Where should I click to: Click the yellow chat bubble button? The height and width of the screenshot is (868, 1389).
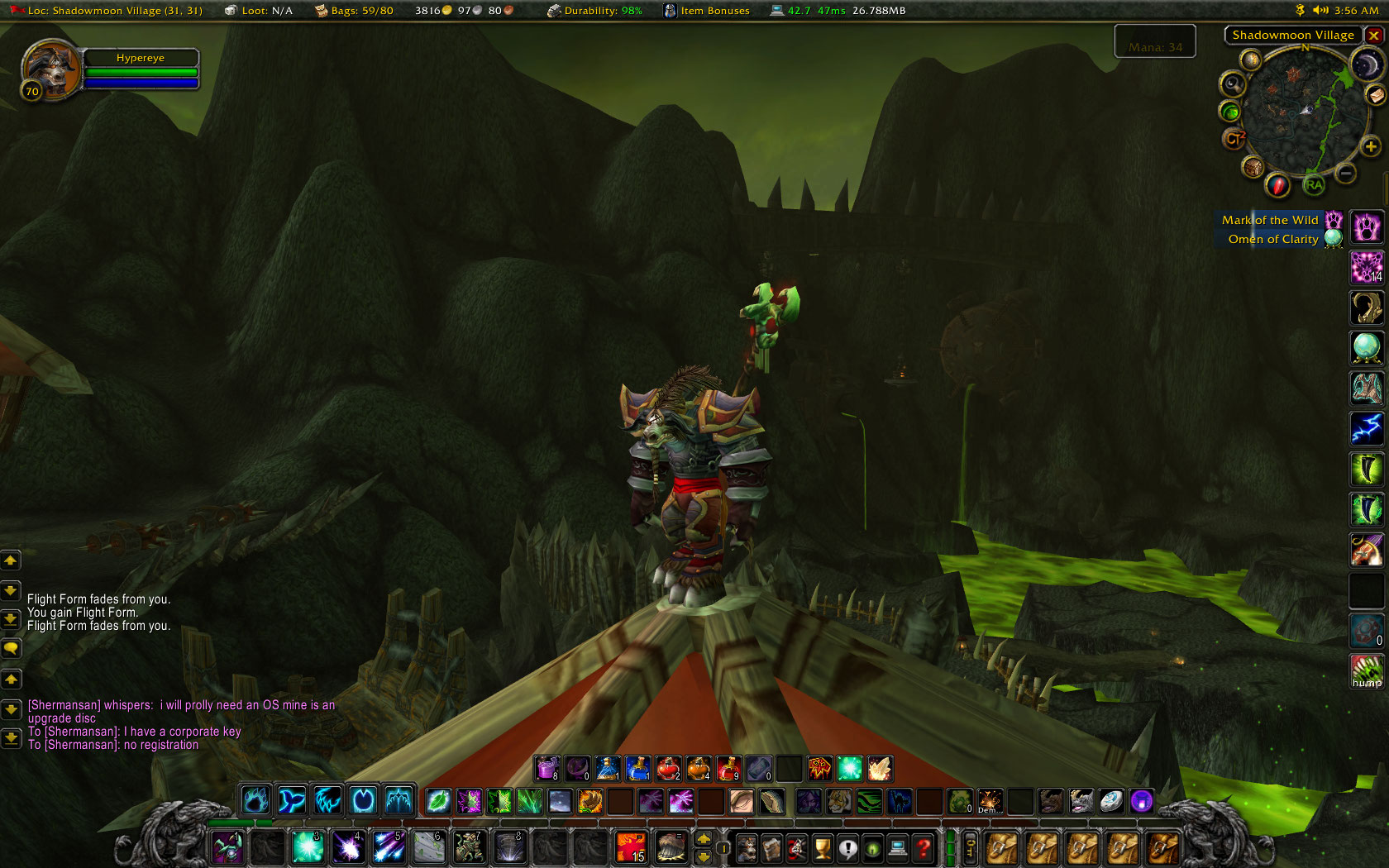tap(11, 648)
